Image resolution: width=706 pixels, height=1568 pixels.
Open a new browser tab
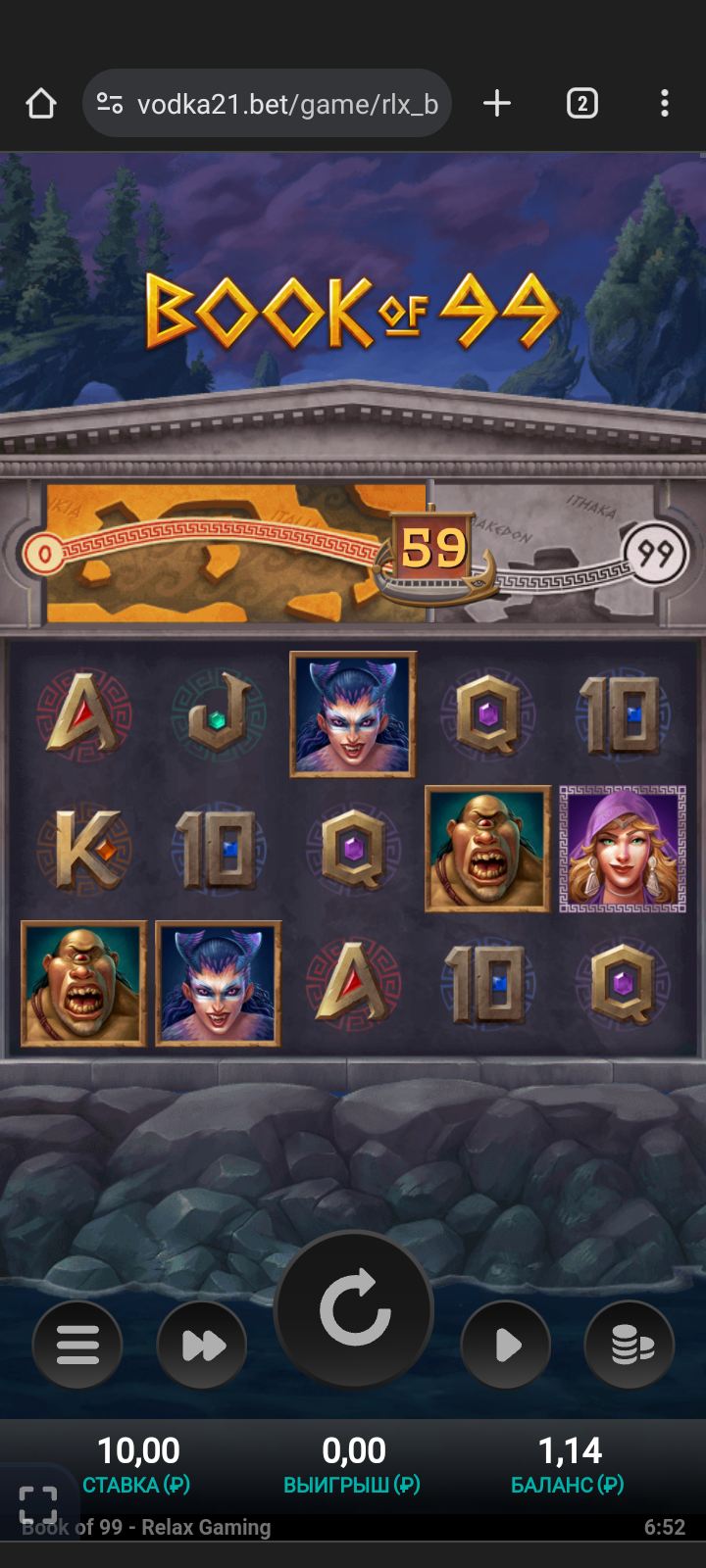click(497, 104)
